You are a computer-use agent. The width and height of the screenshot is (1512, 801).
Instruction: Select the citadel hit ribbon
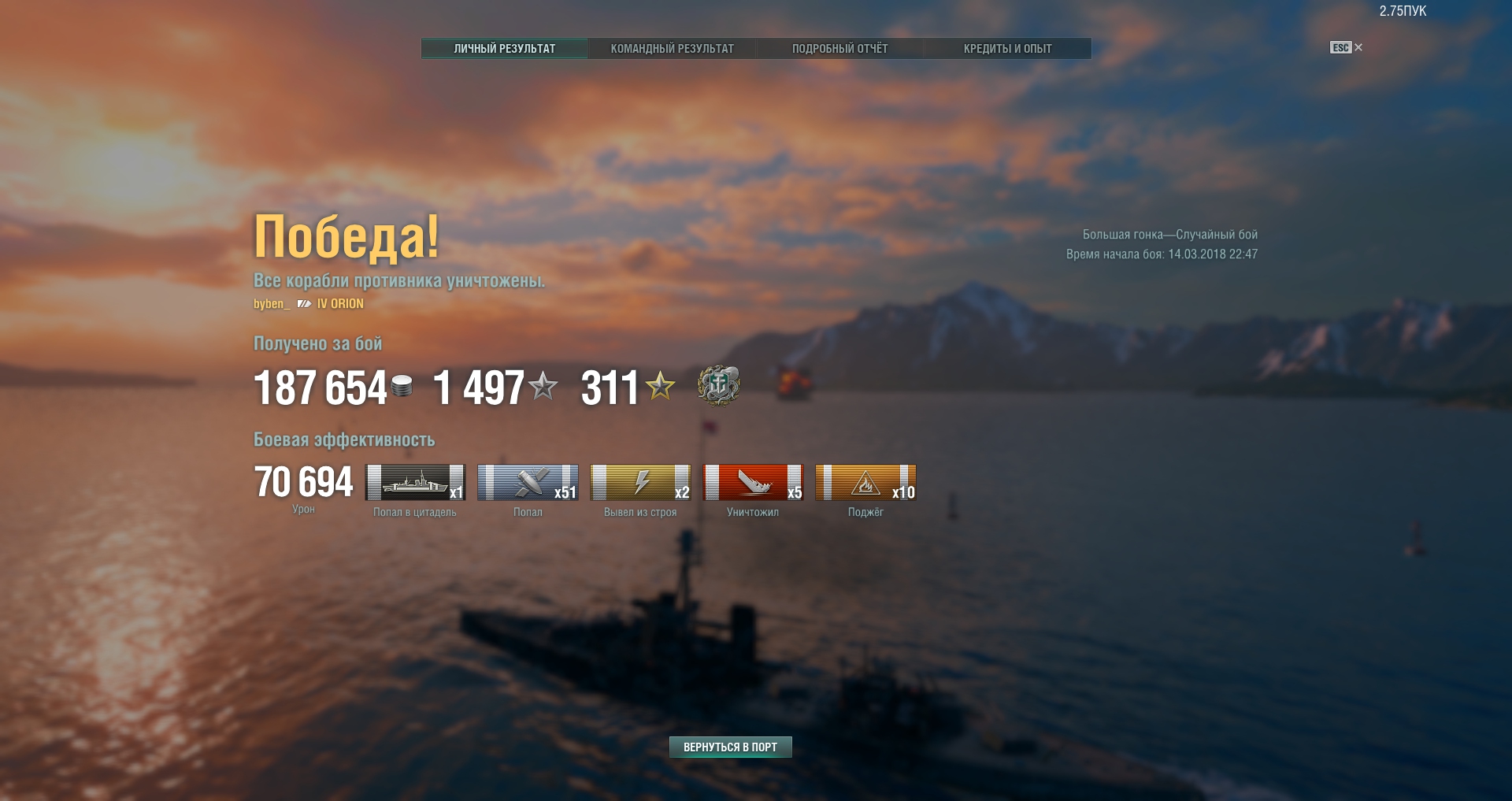point(415,483)
